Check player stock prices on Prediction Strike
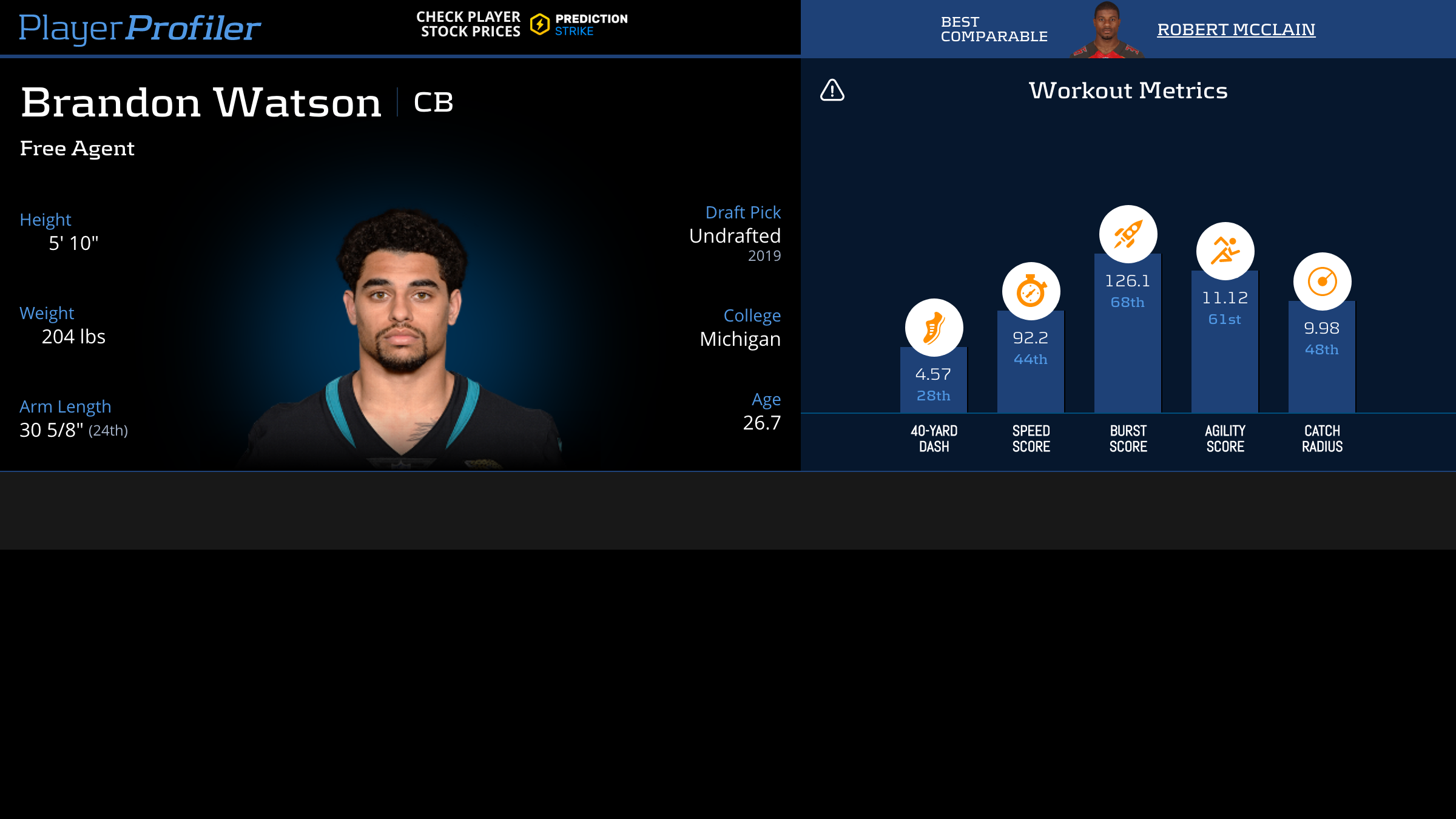This screenshot has width=1456, height=819. [522, 24]
